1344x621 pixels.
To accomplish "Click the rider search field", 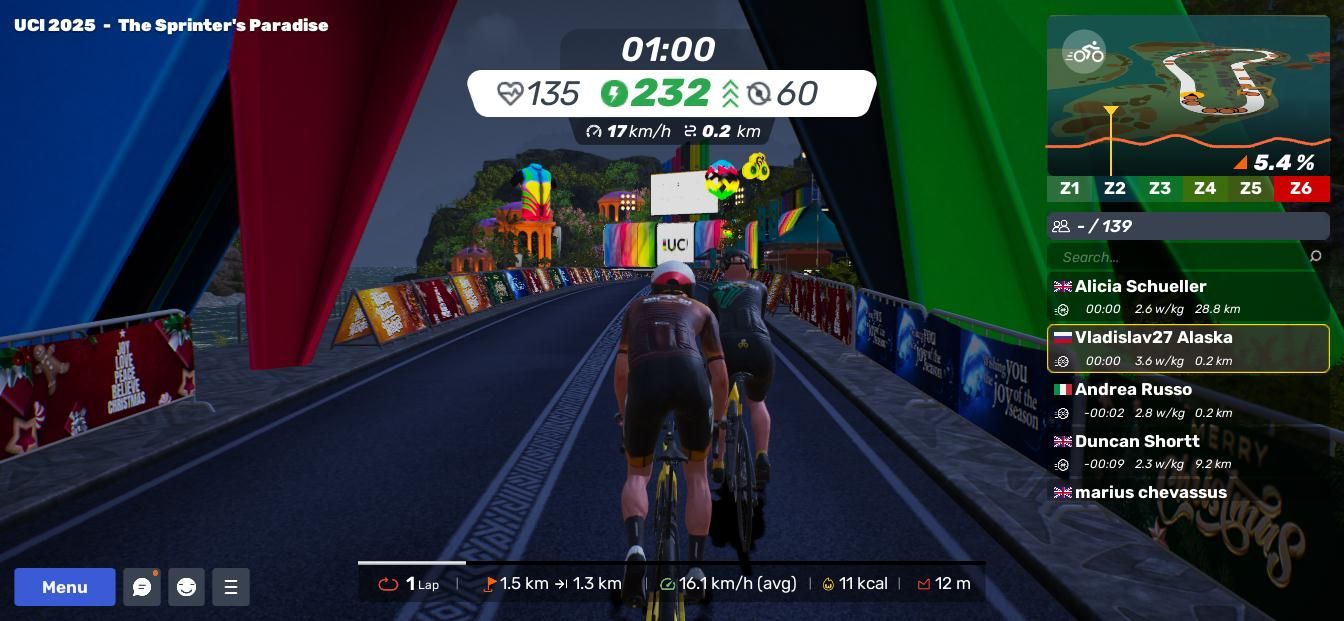I will [1178, 257].
